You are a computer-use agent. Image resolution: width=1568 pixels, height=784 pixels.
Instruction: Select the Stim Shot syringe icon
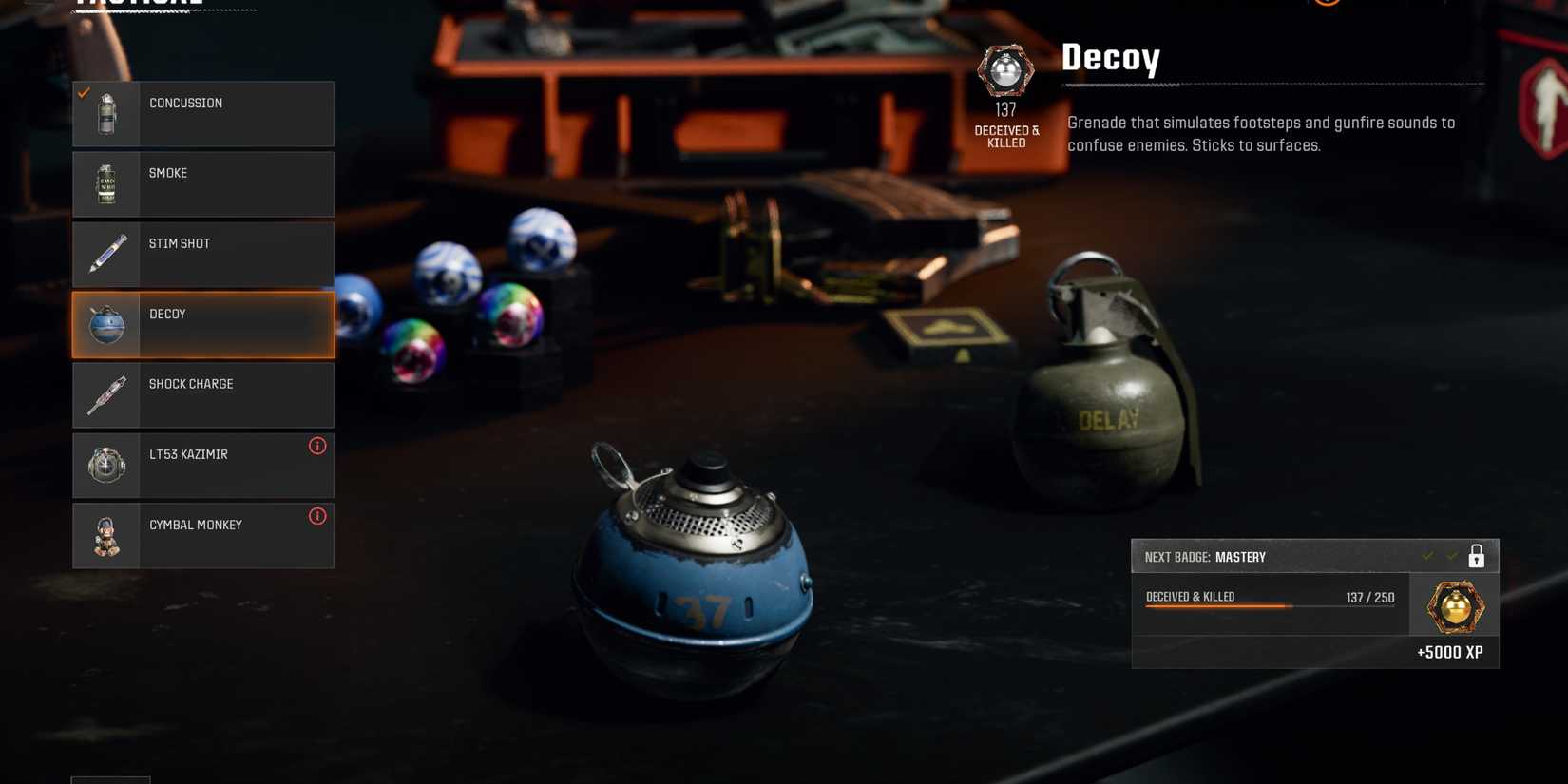(x=105, y=254)
